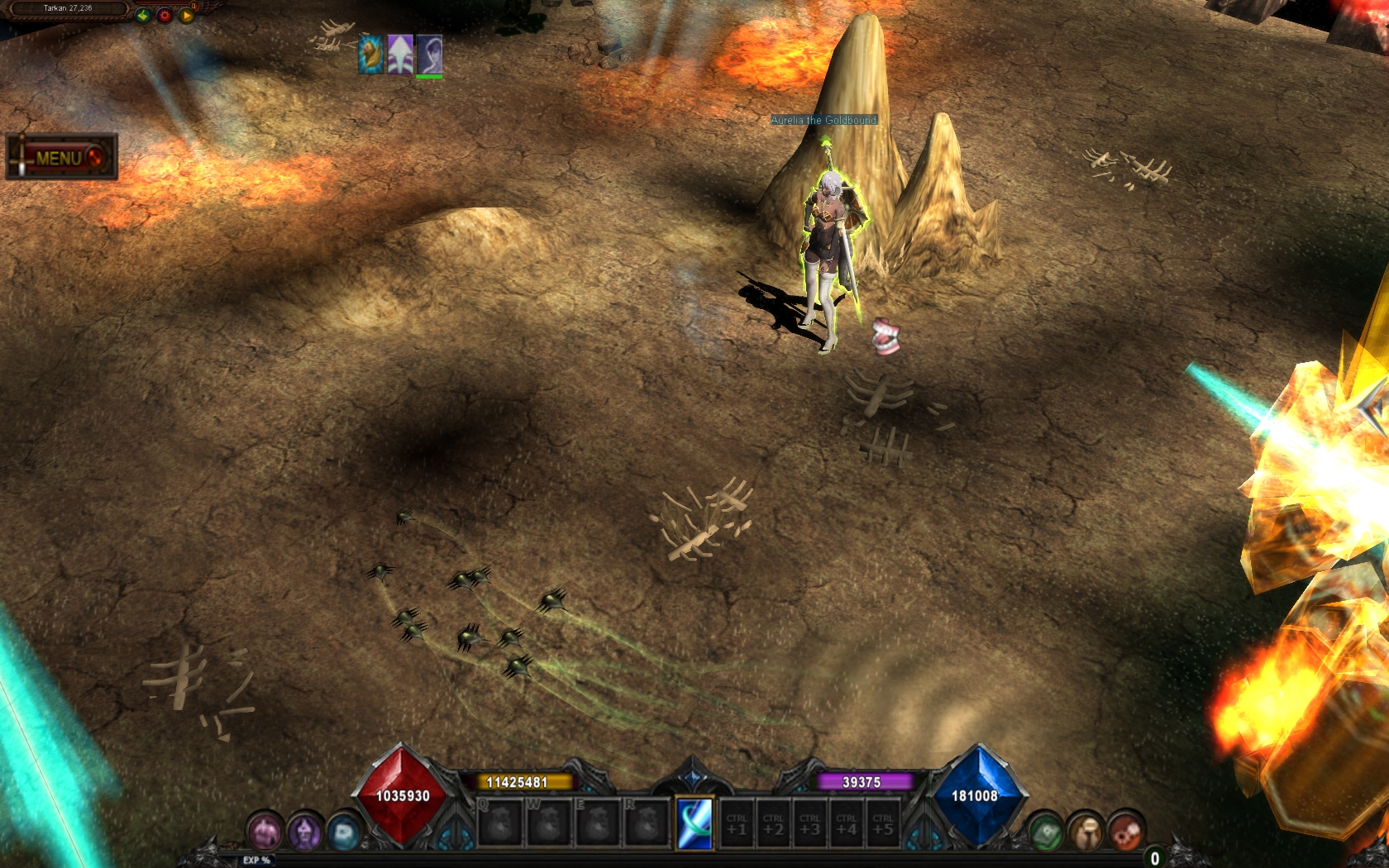
Task: Open the red gear settings icon
Action: point(165,15)
